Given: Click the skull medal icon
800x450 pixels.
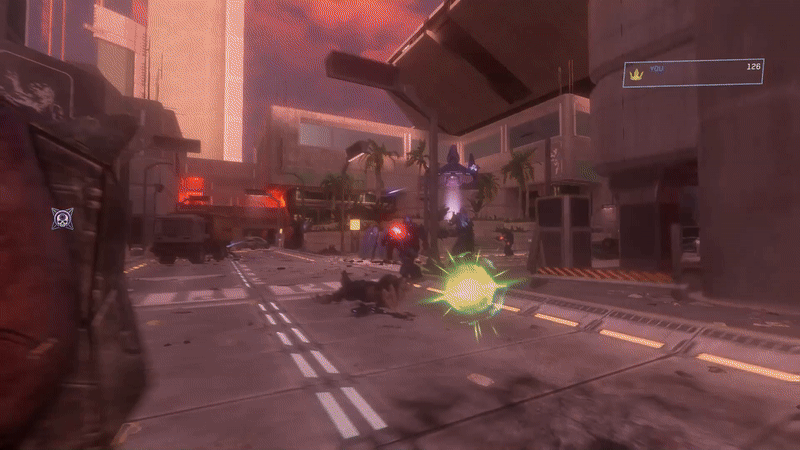Looking at the screenshot, I should (63, 218).
